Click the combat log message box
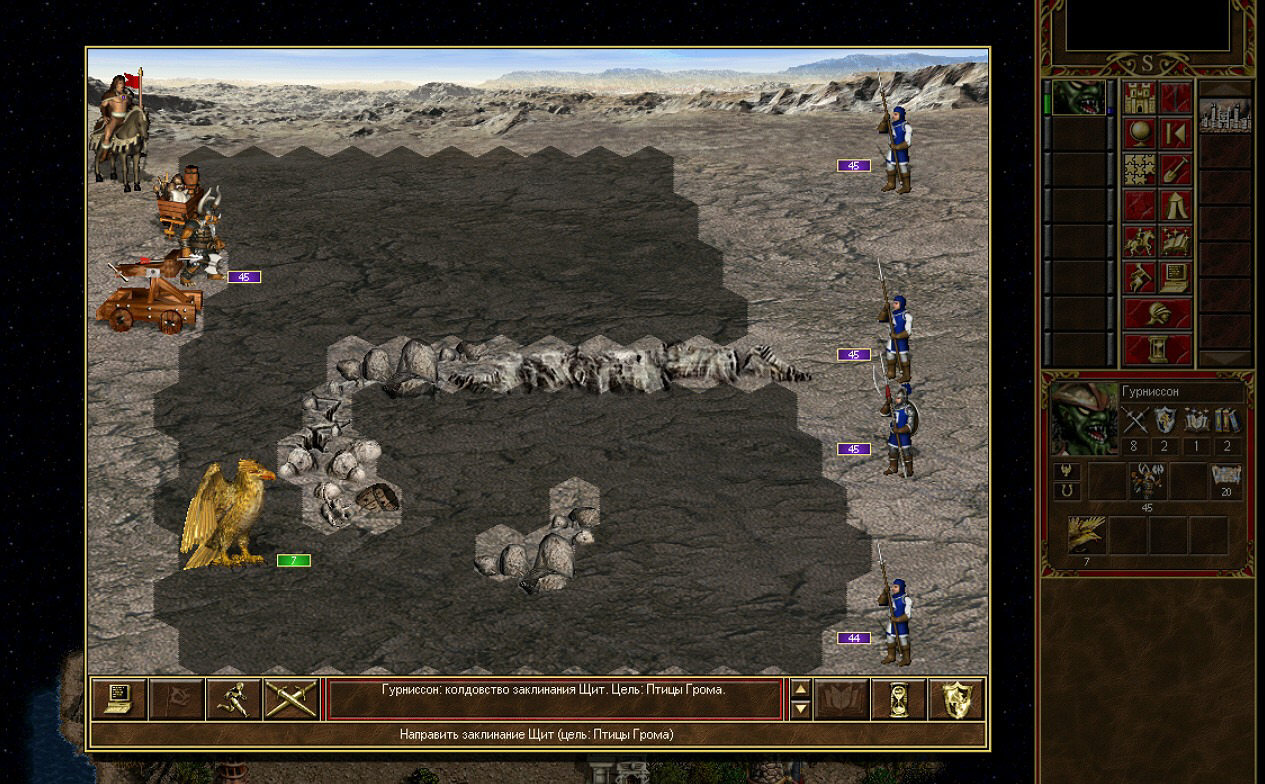Image resolution: width=1265 pixels, height=784 pixels. 554,698
